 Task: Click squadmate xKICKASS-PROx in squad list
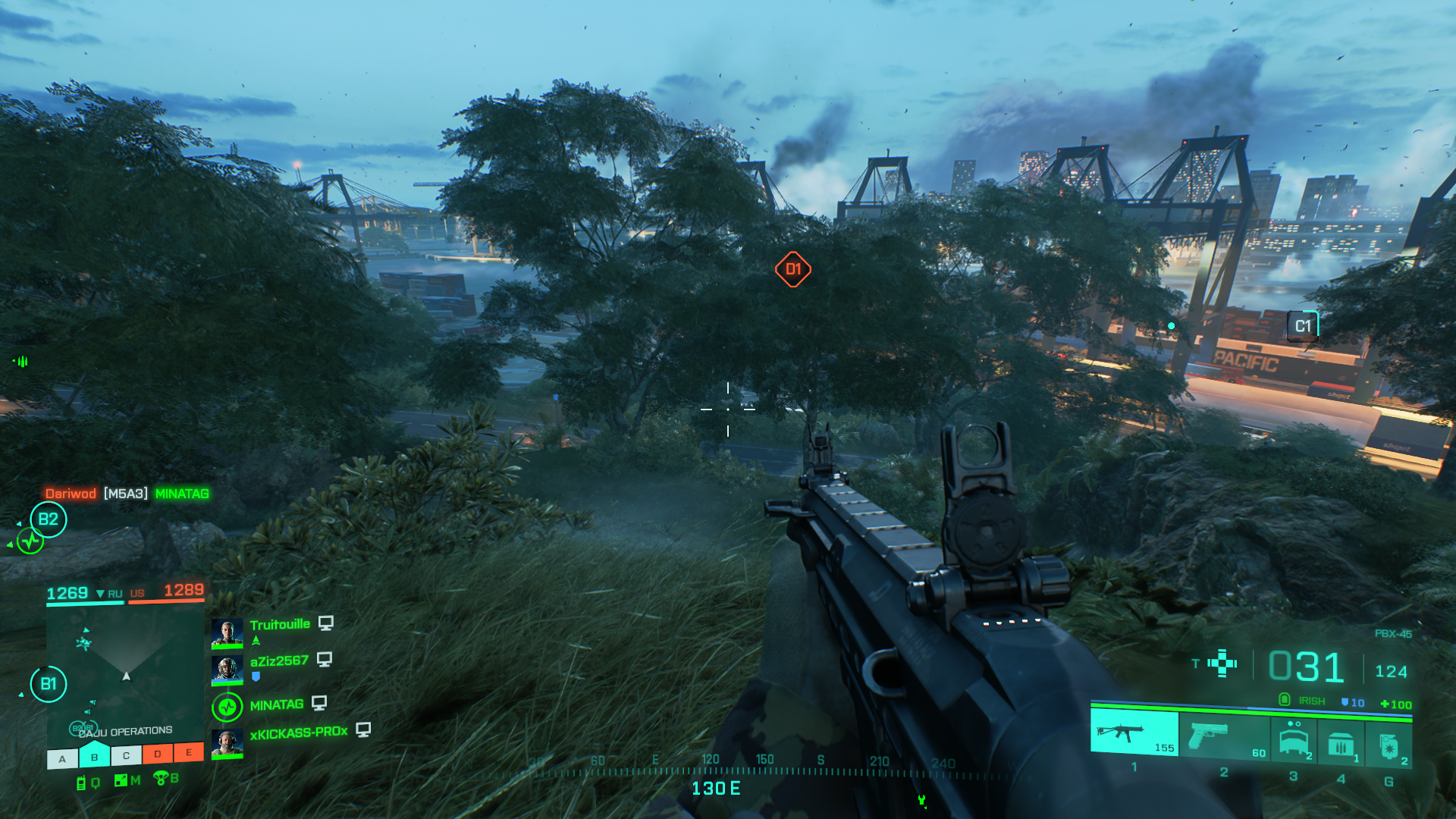[x=298, y=733]
